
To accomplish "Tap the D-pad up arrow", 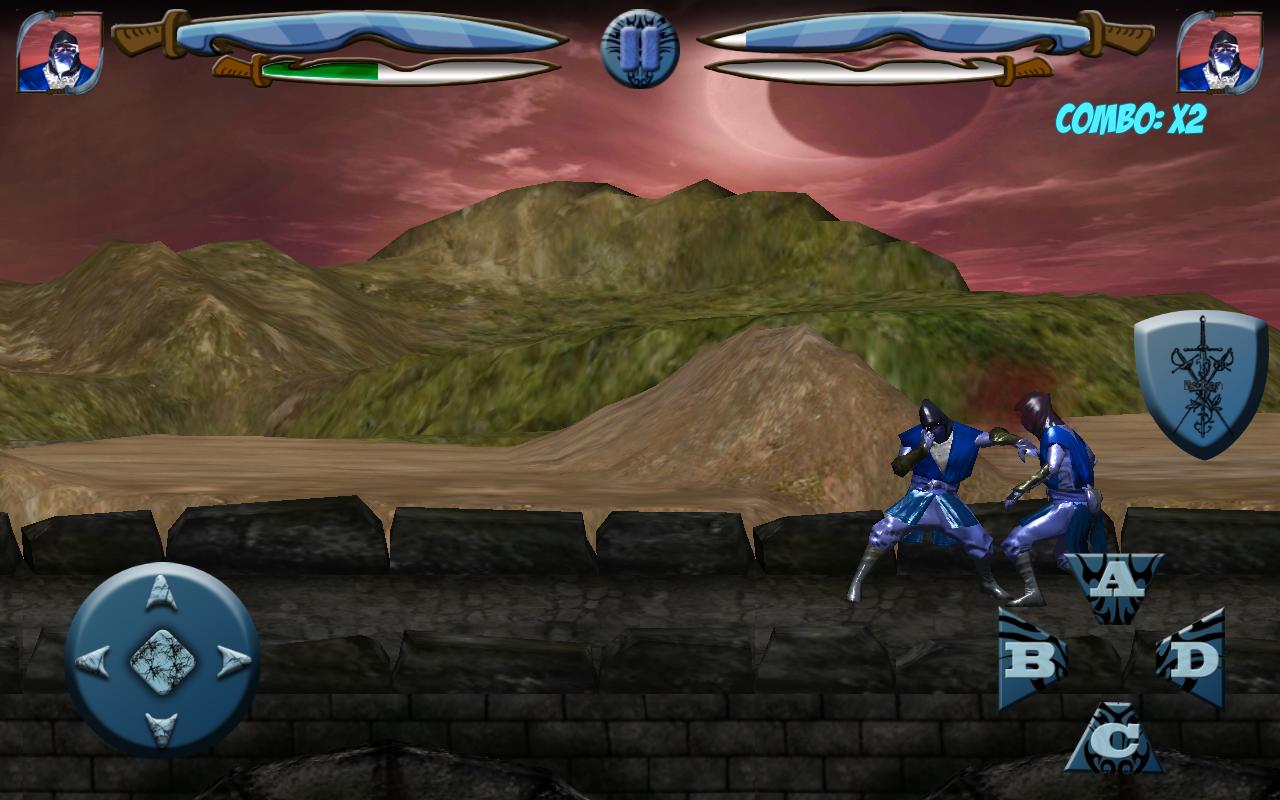I will click(158, 590).
